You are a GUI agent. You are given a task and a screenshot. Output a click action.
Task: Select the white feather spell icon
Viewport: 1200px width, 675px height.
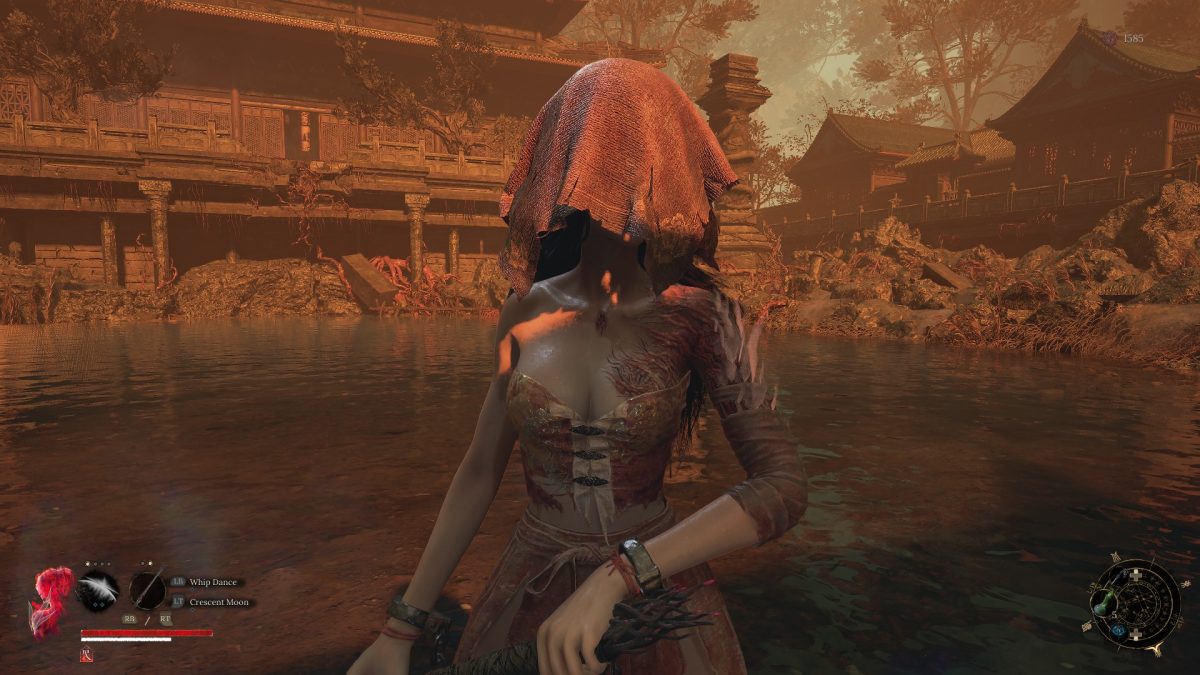point(98,588)
